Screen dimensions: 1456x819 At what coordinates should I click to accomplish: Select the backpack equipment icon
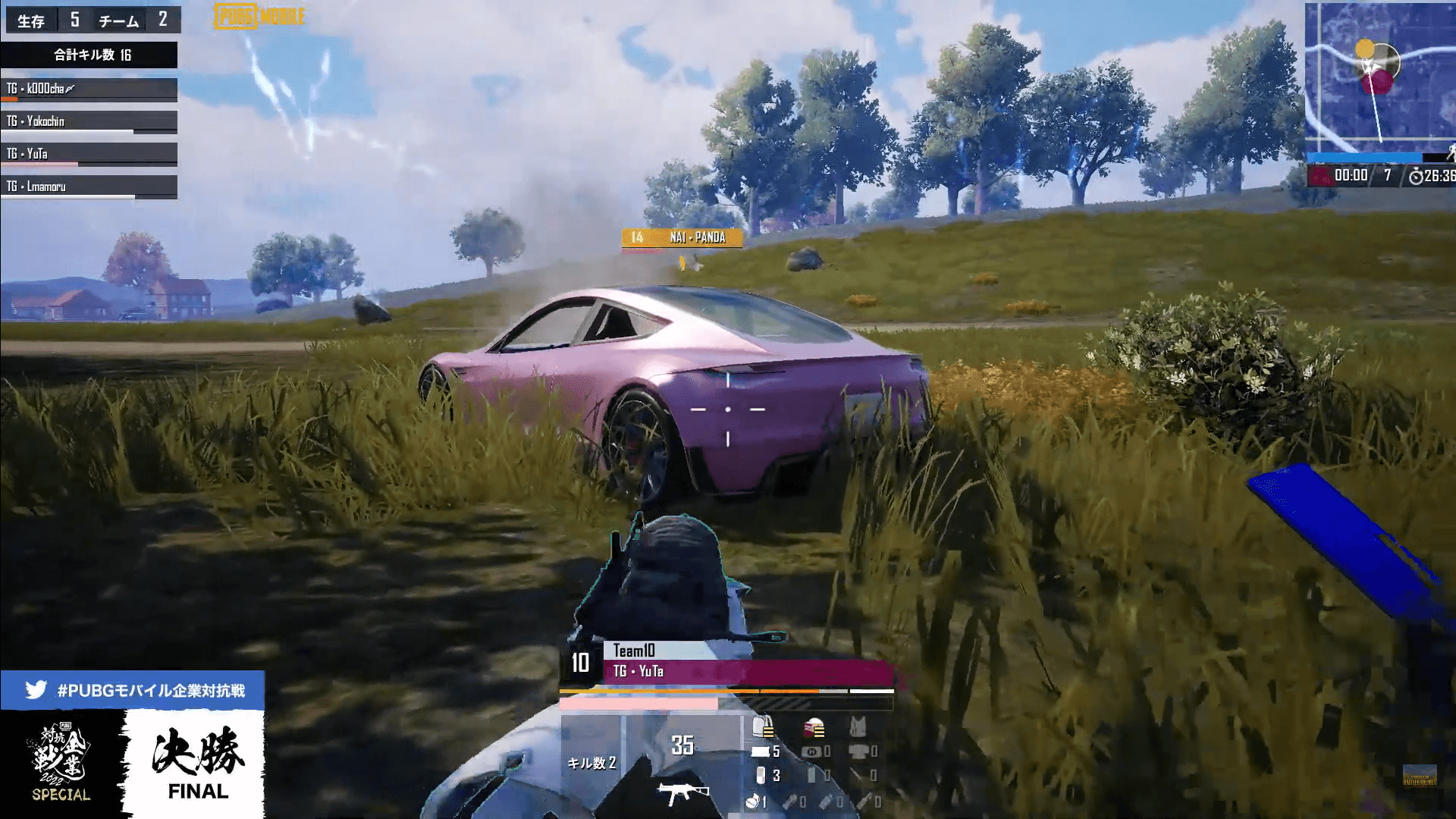click(x=763, y=726)
